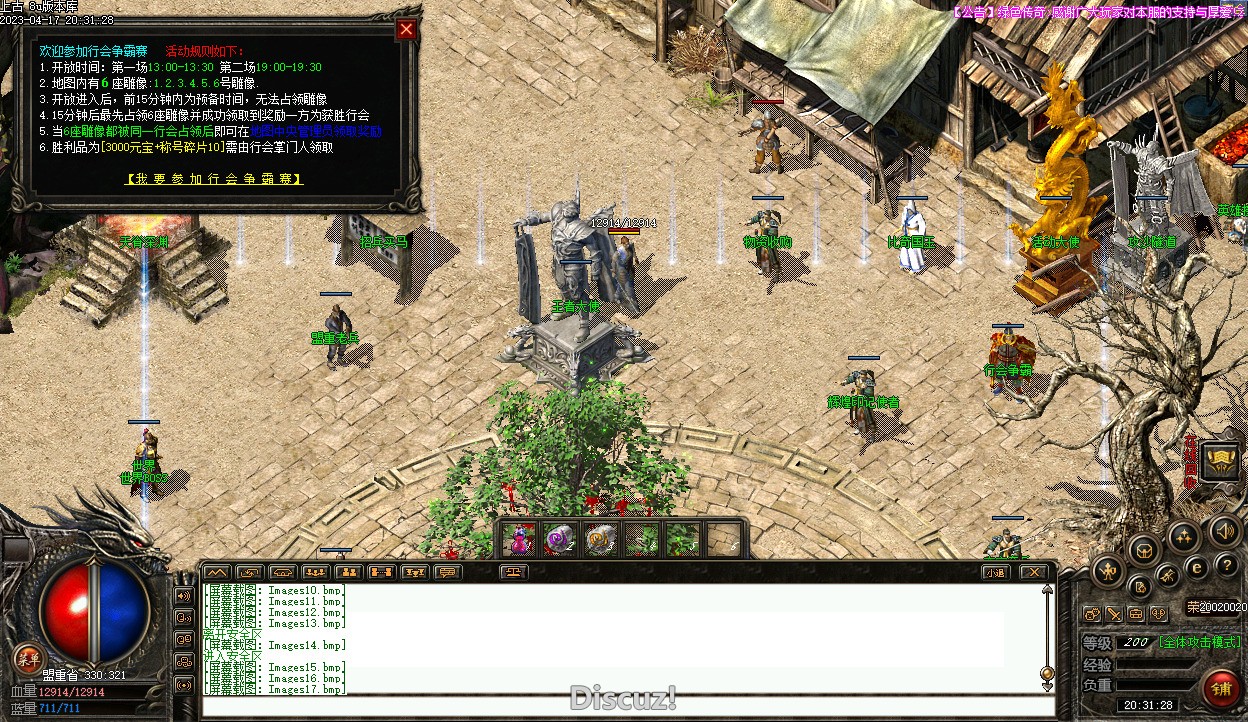The width and height of the screenshot is (1248, 722).
Task: Use the purple swirl scroll in slot 2
Action: [559, 540]
